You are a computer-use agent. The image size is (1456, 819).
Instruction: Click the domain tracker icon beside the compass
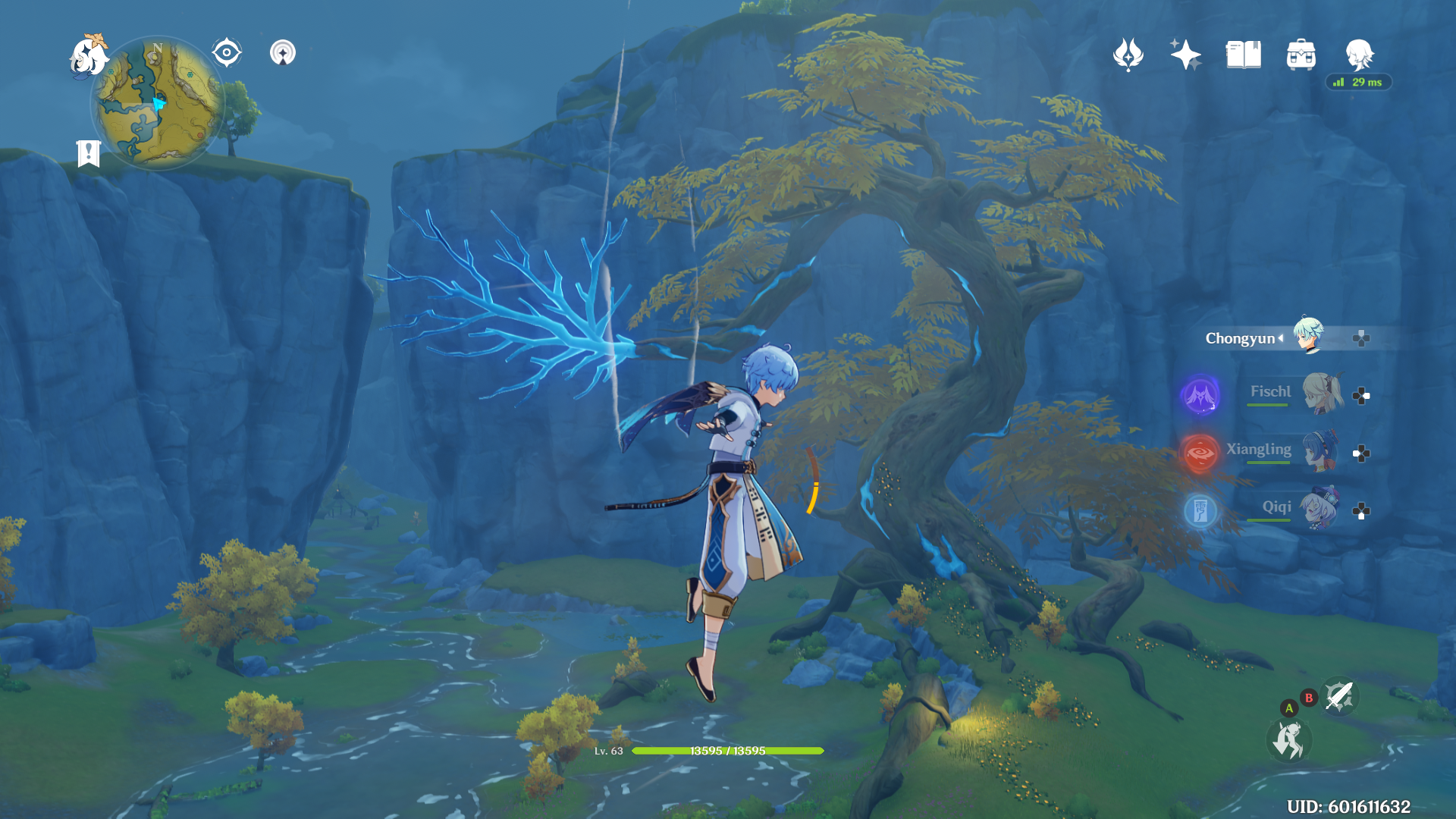(x=282, y=53)
